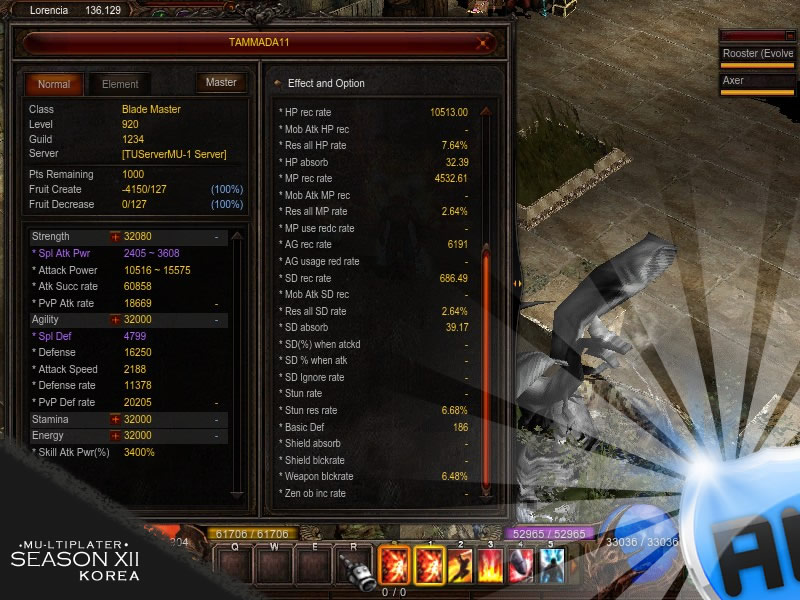Open the Element tab
The width and height of the screenshot is (800, 600).
click(120, 84)
